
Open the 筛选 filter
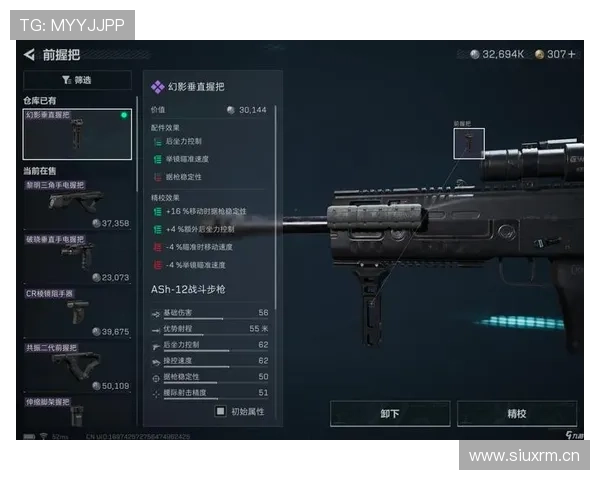pos(79,80)
